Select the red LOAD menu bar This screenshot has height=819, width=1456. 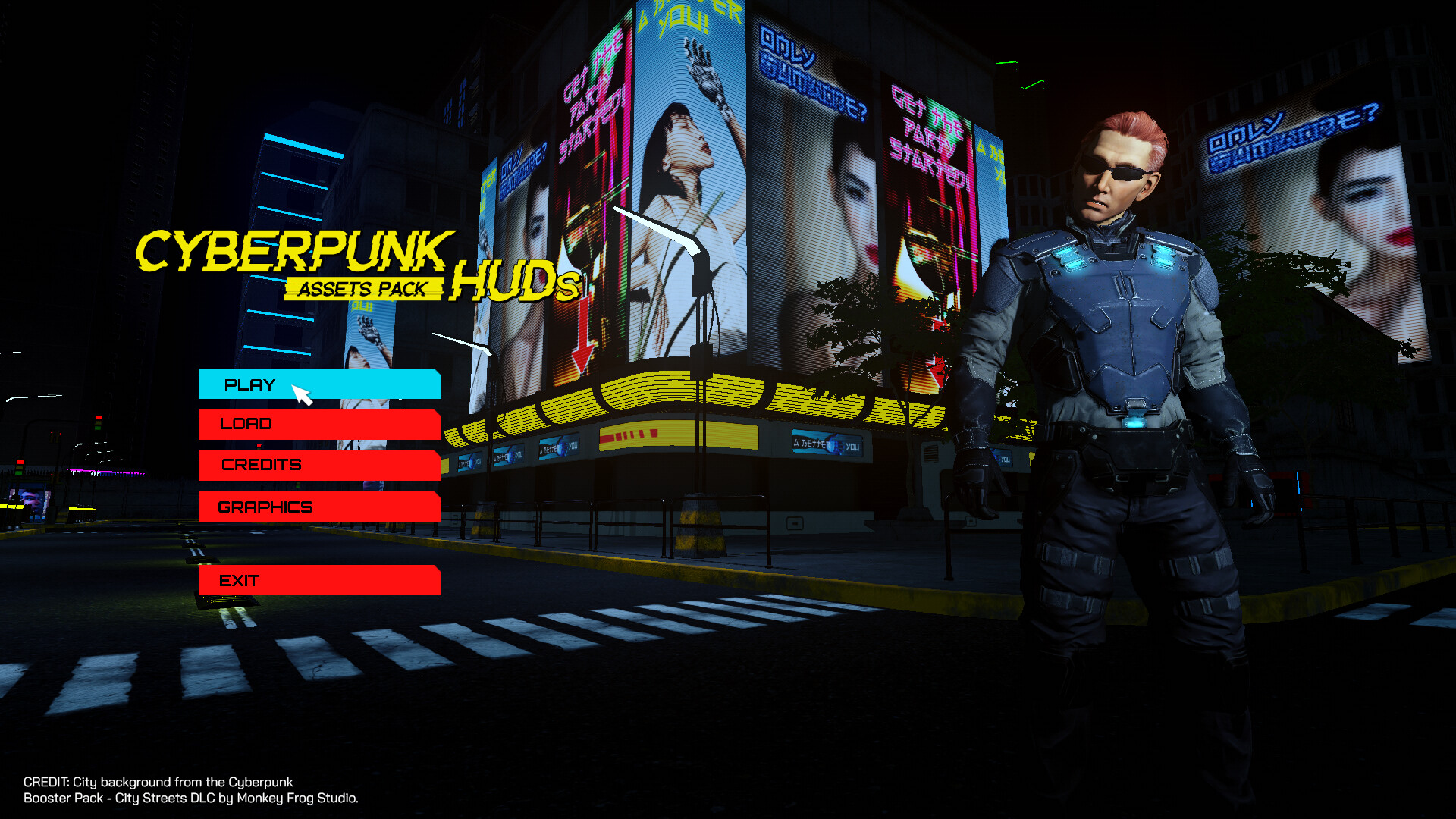point(318,425)
